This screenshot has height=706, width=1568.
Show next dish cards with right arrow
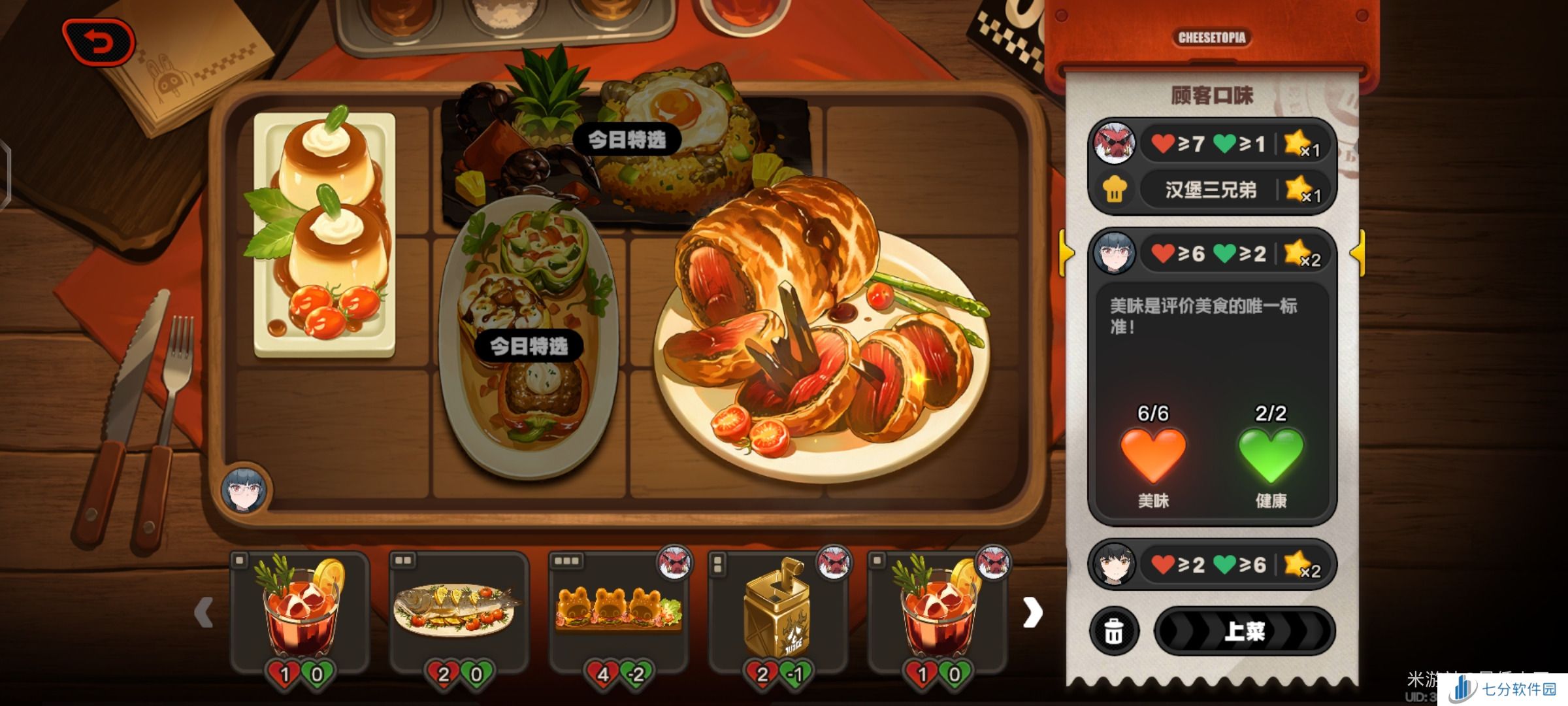pos(1032,613)
